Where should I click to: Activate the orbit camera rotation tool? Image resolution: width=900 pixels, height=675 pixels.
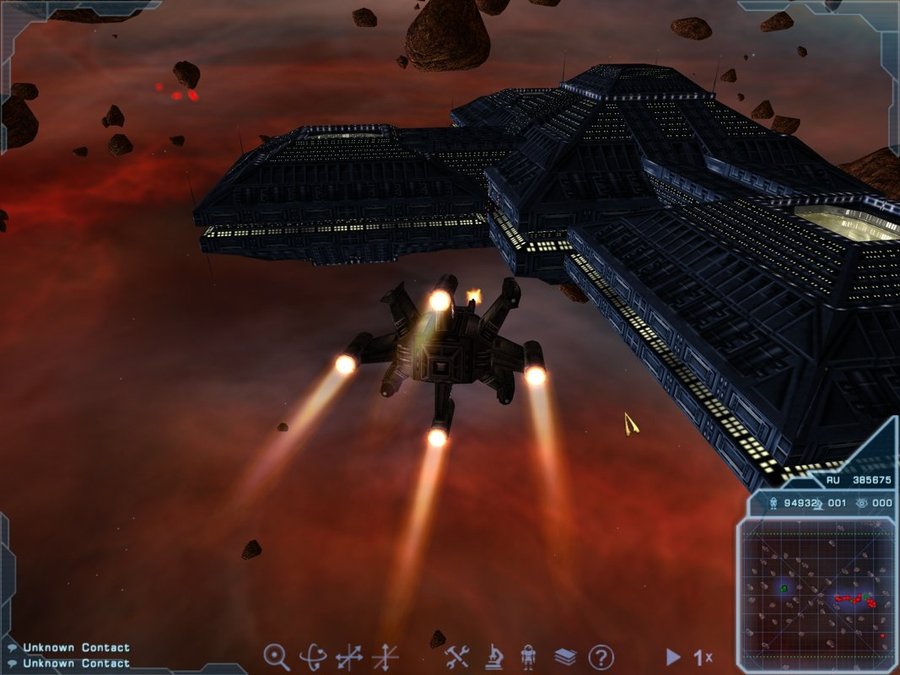pyautogui.click(x=313, y=657)
